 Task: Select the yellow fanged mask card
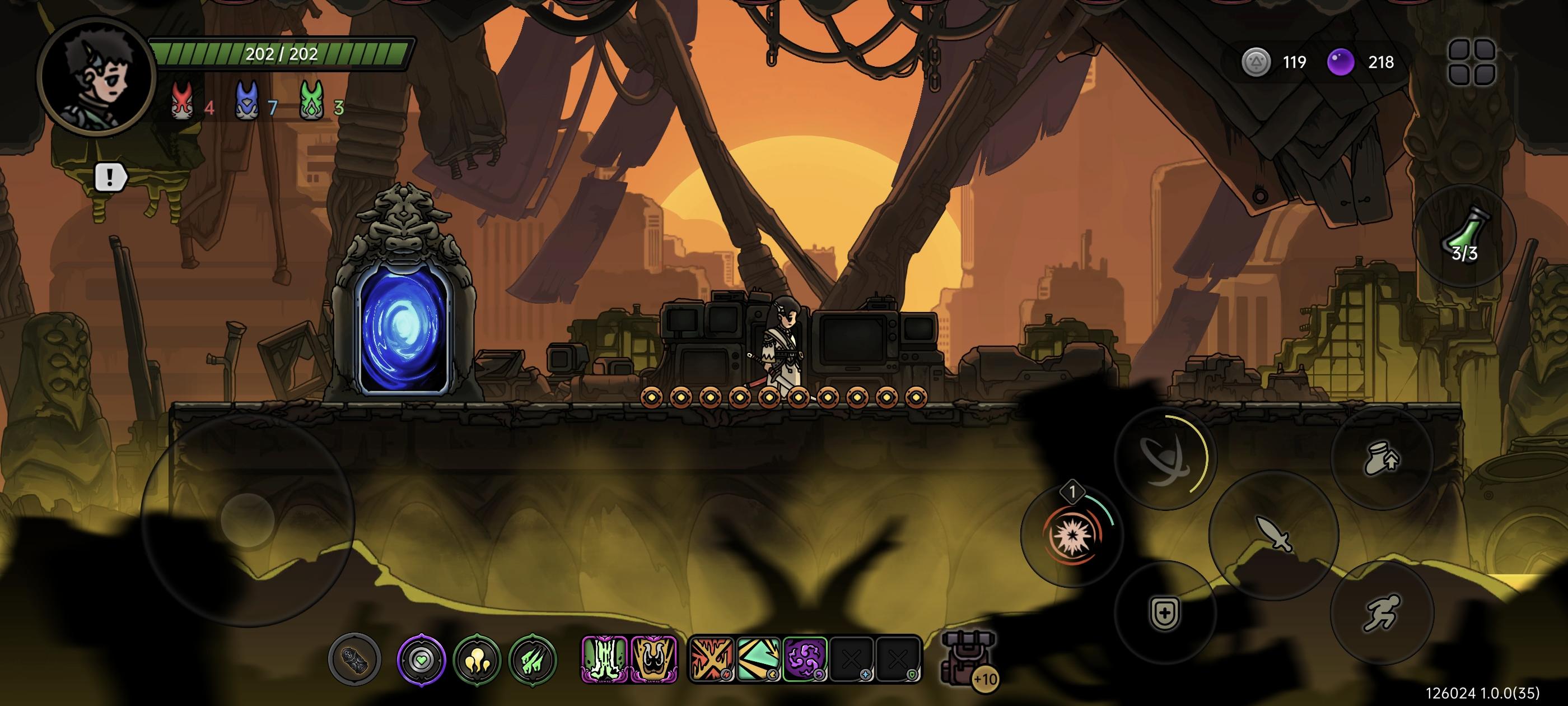[654, 659]
